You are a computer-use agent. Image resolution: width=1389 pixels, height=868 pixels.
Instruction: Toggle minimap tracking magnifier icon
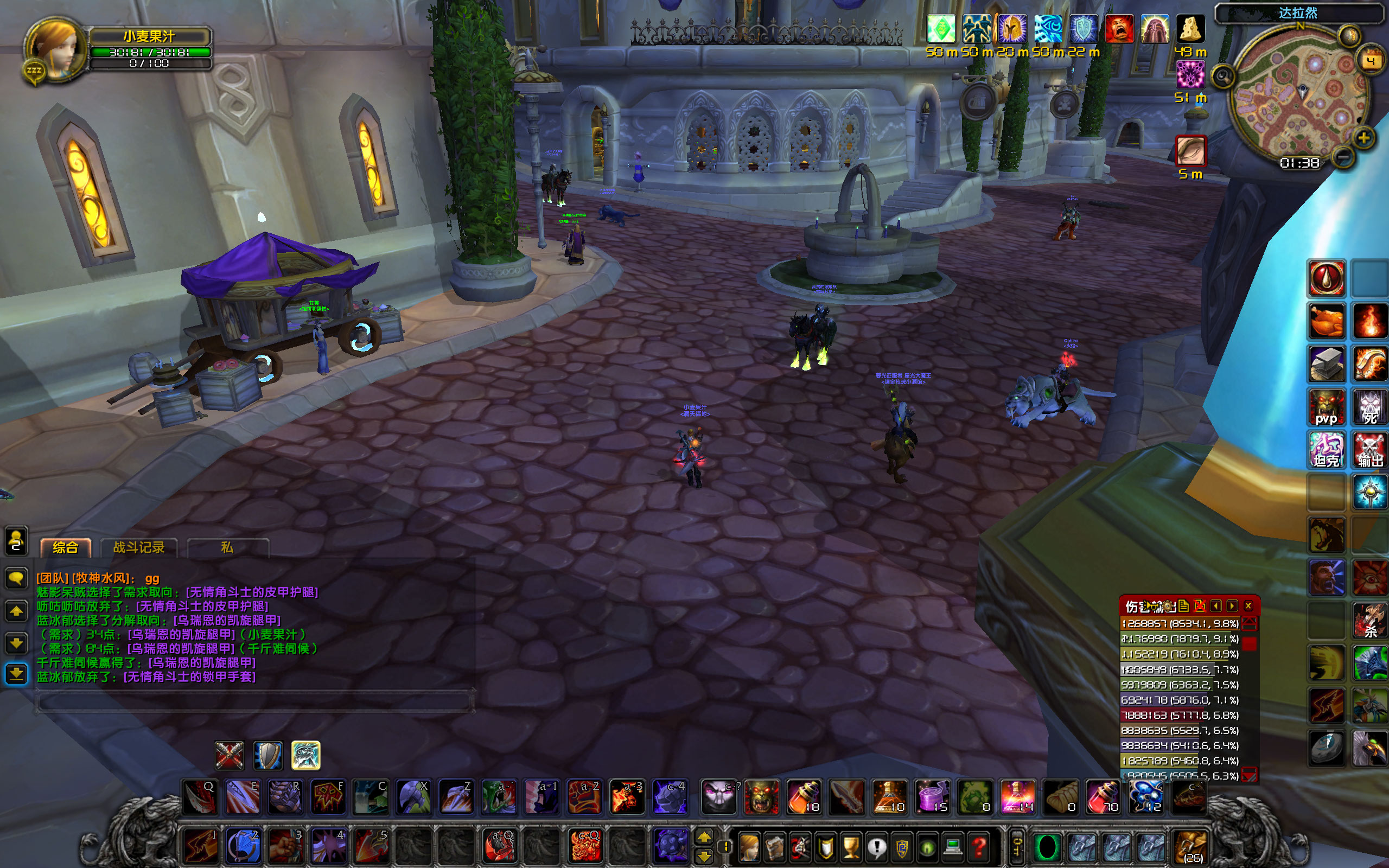[x=1224, y=75]
